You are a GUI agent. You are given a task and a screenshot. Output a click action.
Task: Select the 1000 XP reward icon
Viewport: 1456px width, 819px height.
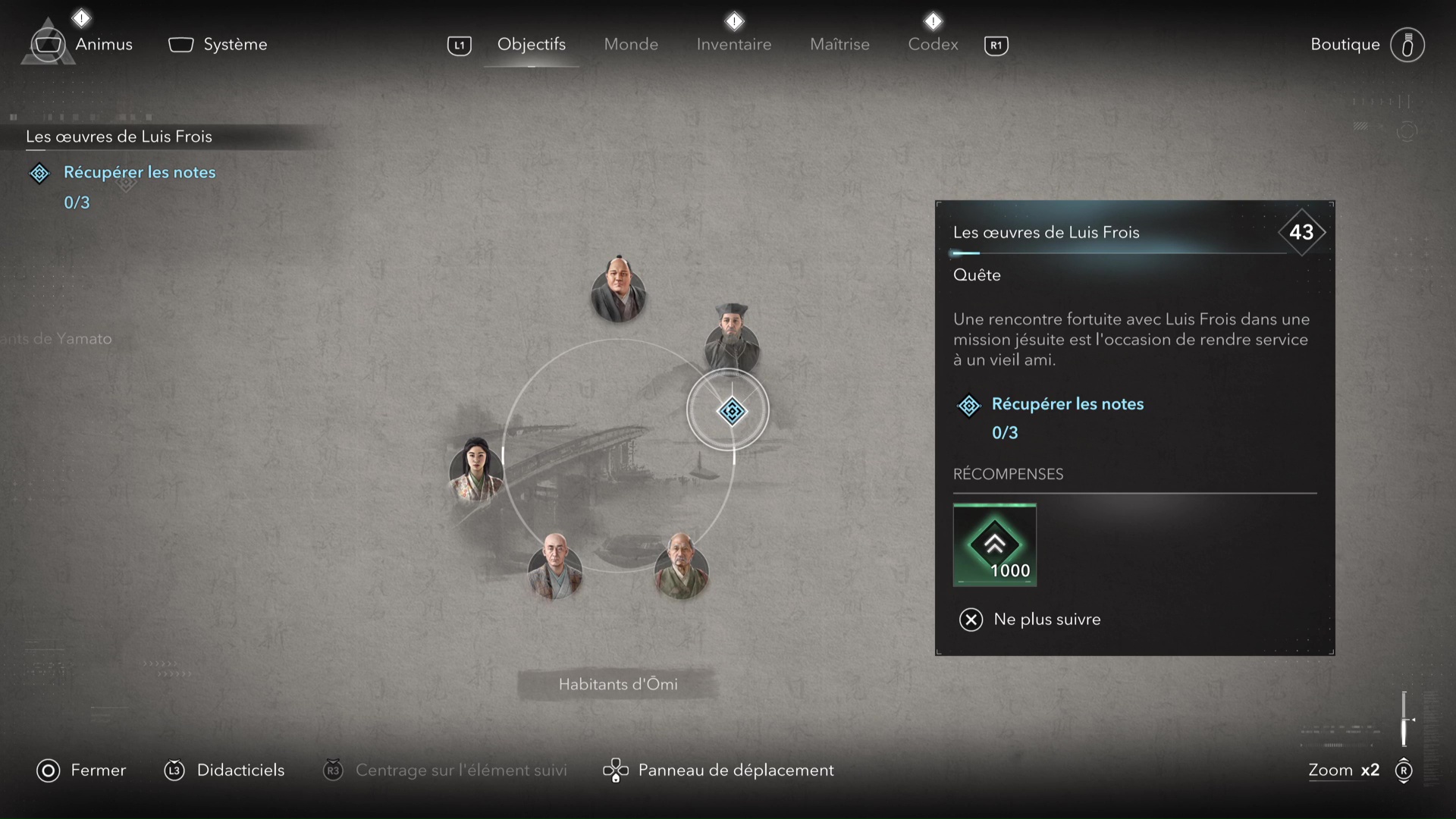tap(995, 544)
